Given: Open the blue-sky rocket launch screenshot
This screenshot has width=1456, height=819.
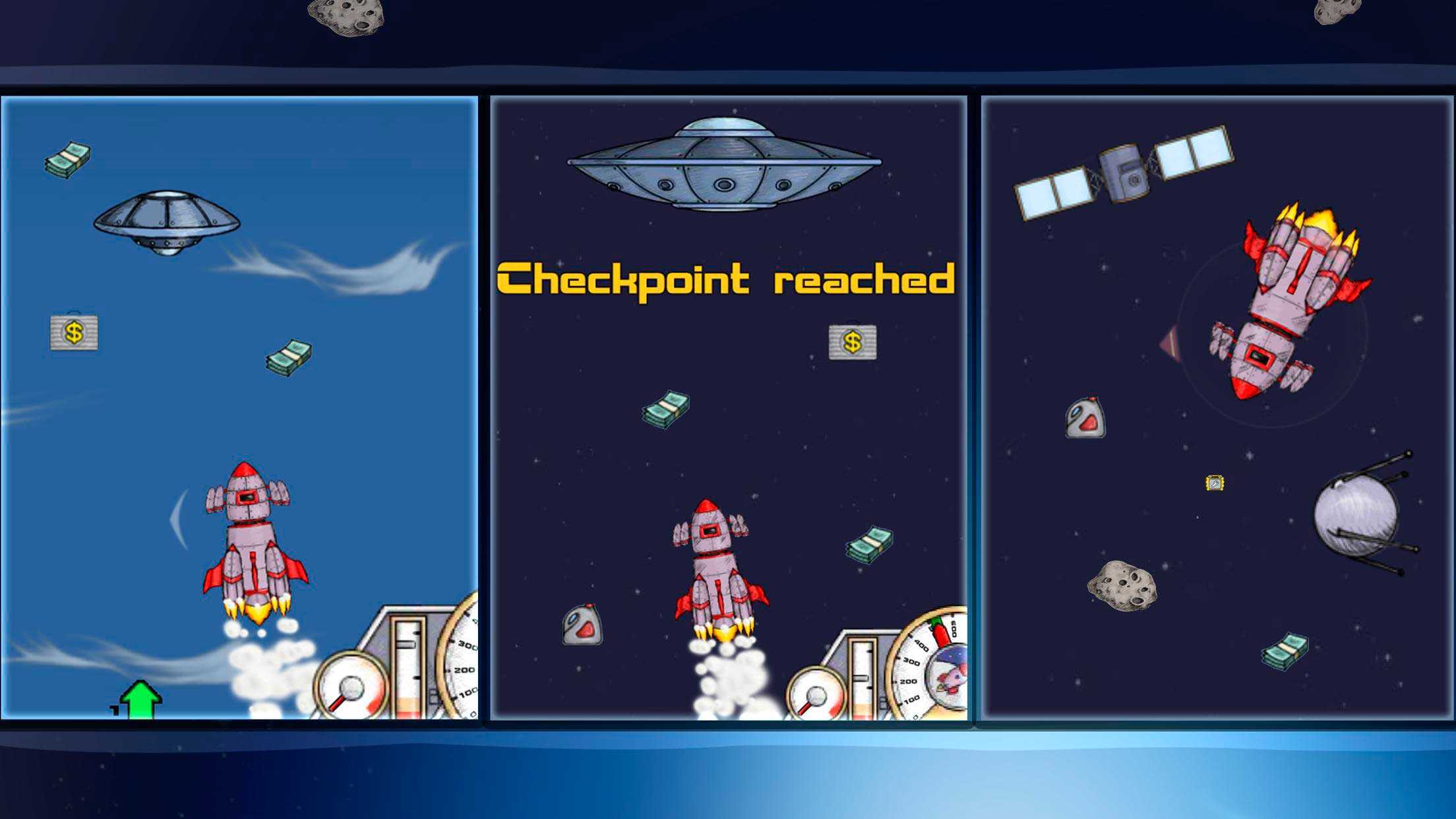Looking at the screenshot, I should point(239,408).
